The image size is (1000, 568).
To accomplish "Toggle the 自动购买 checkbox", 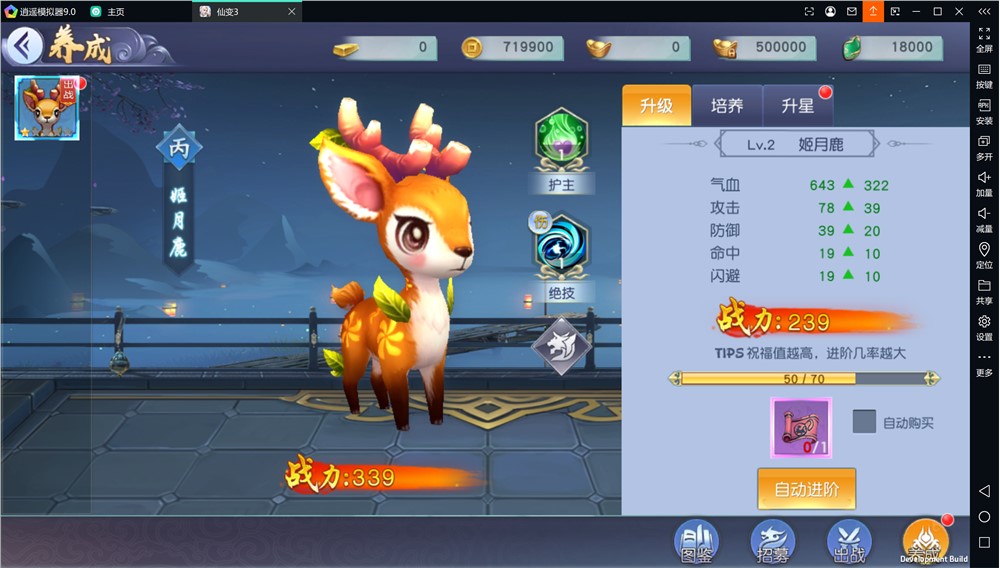I will [x=864, y=422].
